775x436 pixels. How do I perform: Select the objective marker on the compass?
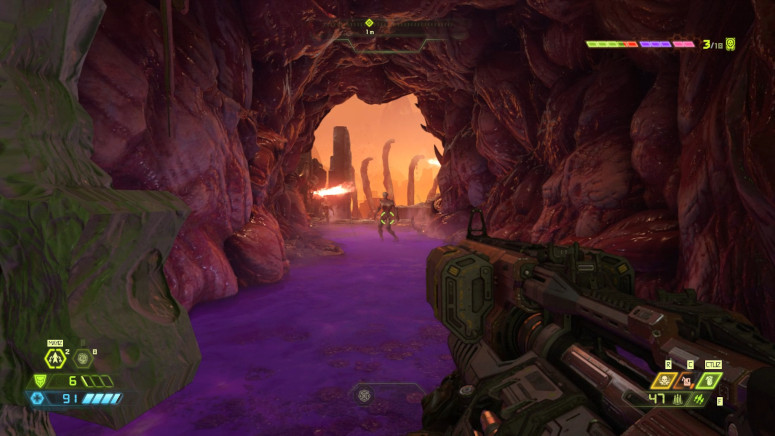pyautogui.click(x=369, y=22)
